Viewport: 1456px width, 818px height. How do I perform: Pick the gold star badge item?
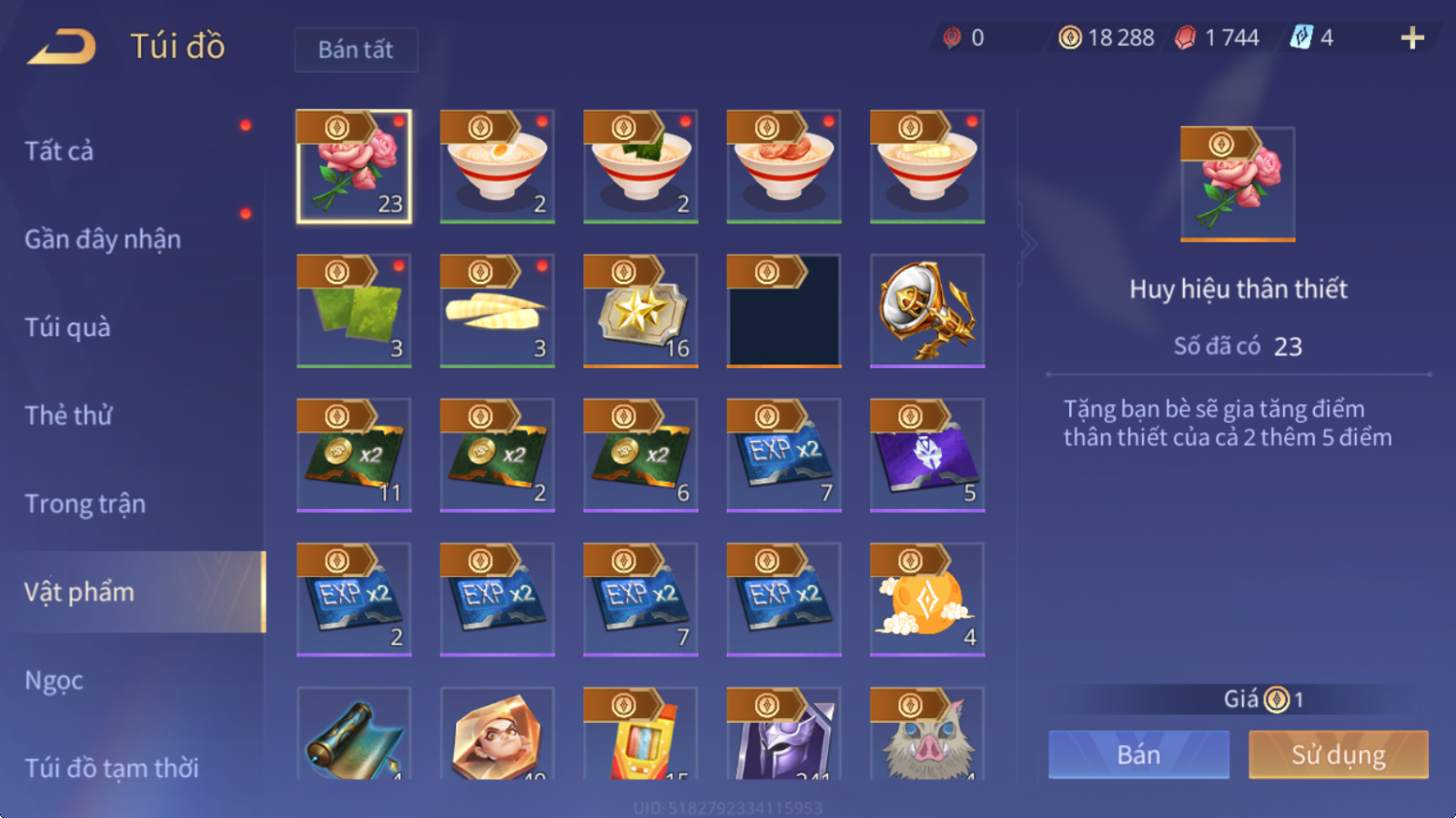coord(641,311)
